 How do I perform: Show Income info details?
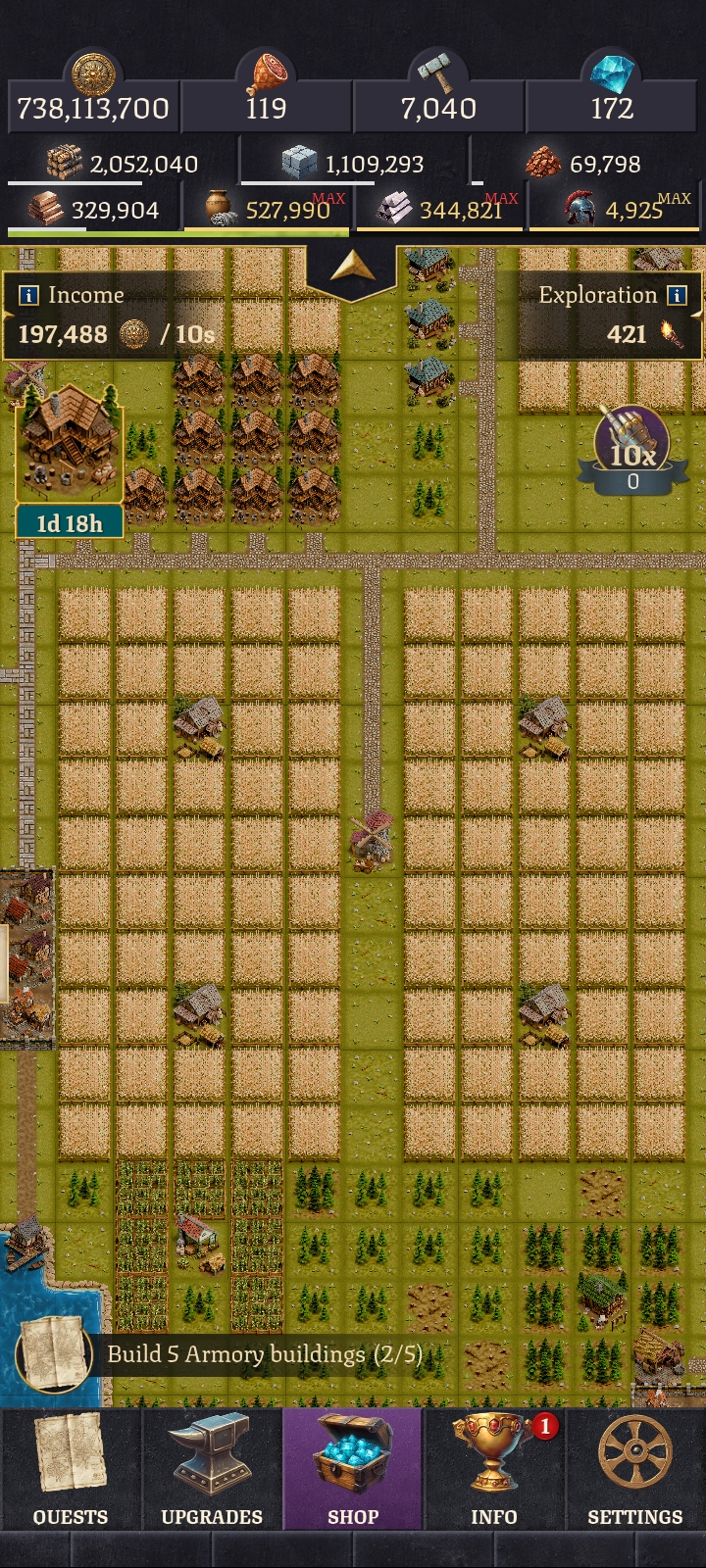point(29,295)
